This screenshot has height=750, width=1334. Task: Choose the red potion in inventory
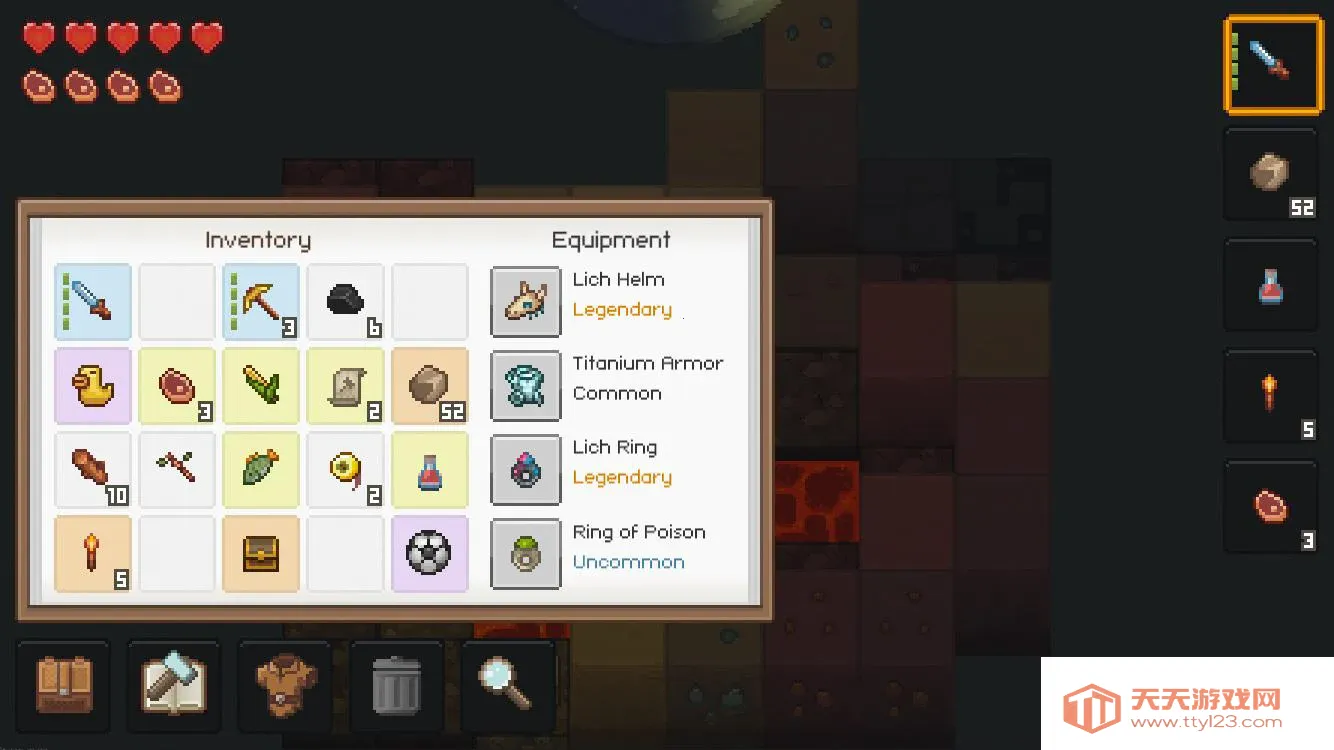(429, 469)
